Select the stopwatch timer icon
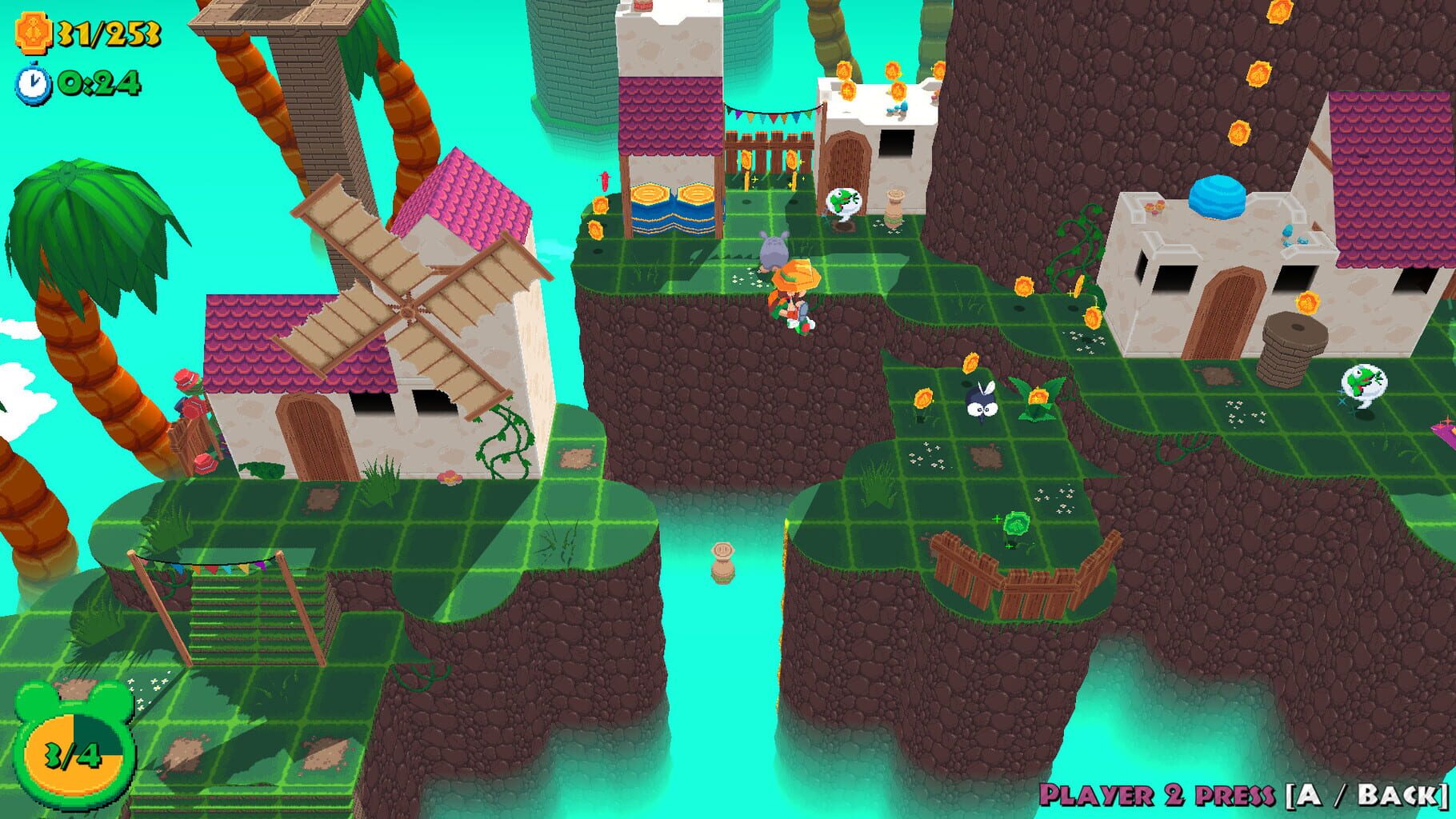 pyautogui.click(x=32, y=81)
